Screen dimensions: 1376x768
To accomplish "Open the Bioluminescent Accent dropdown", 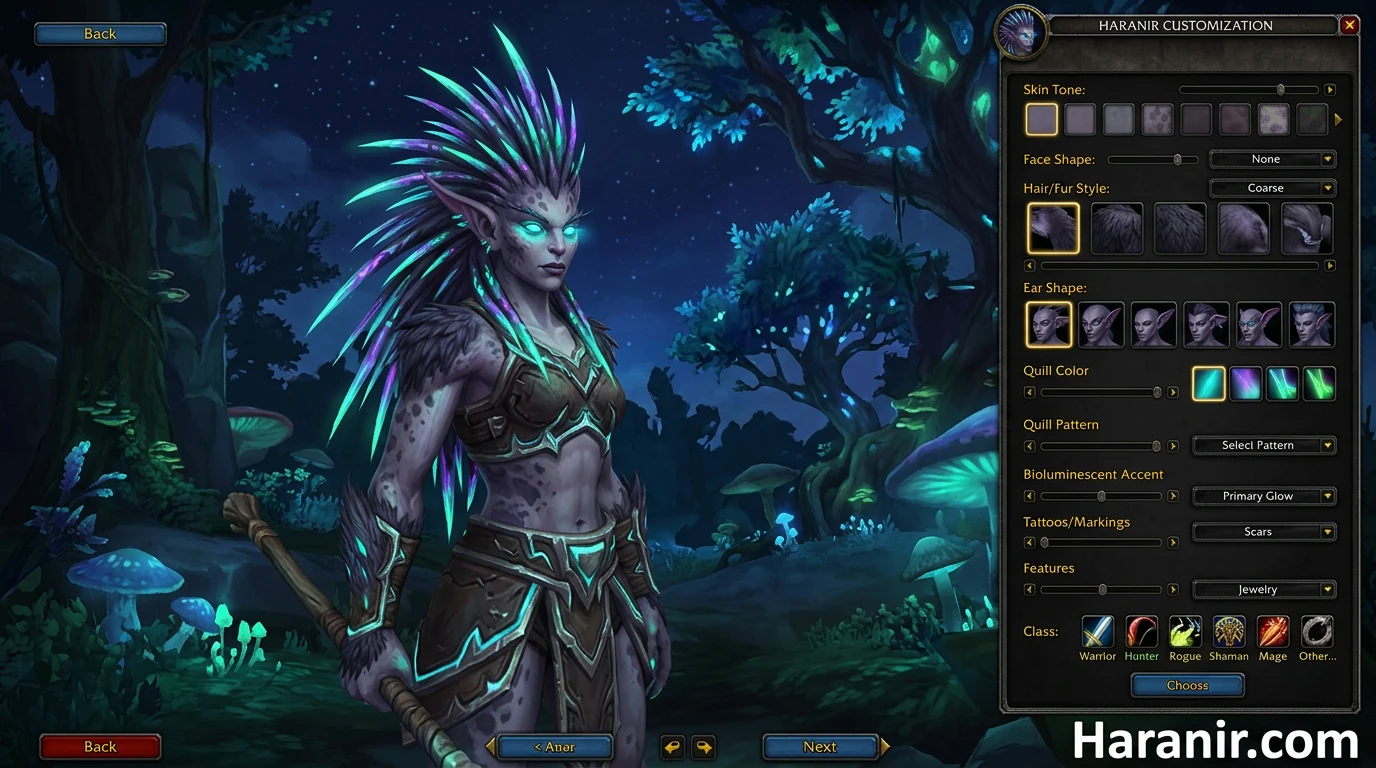I will click(x=1263, y=495).
